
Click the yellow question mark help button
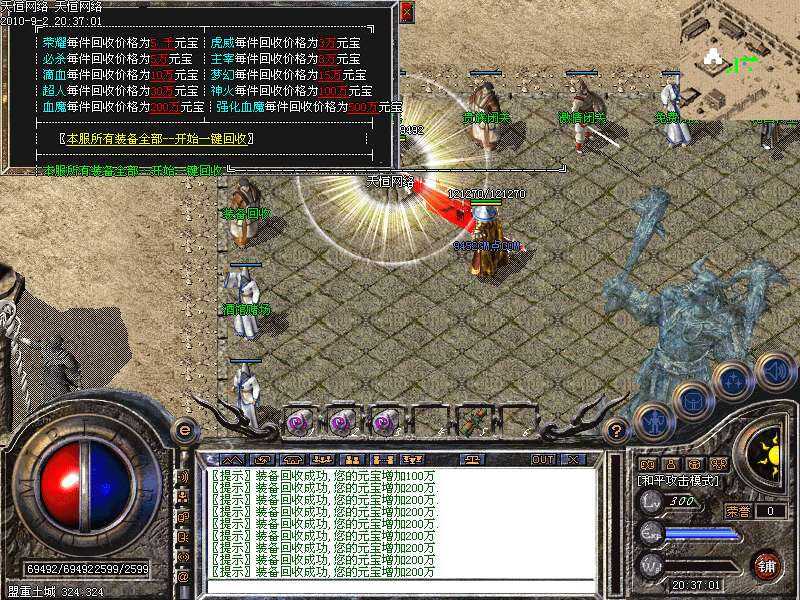pyautogui.click(x=618, y=430)
